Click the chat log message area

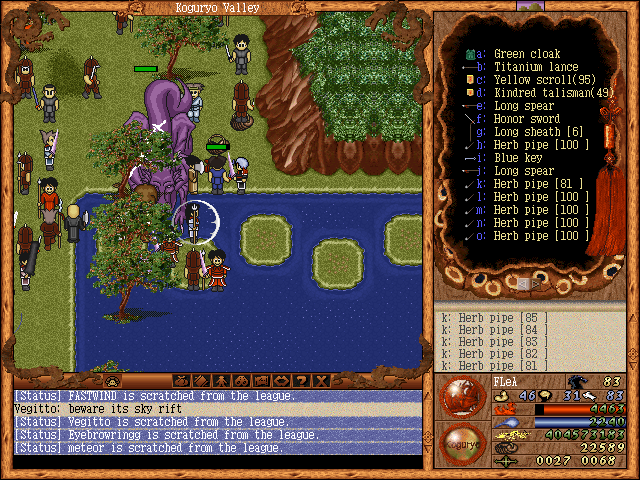[x=216, y=422]
